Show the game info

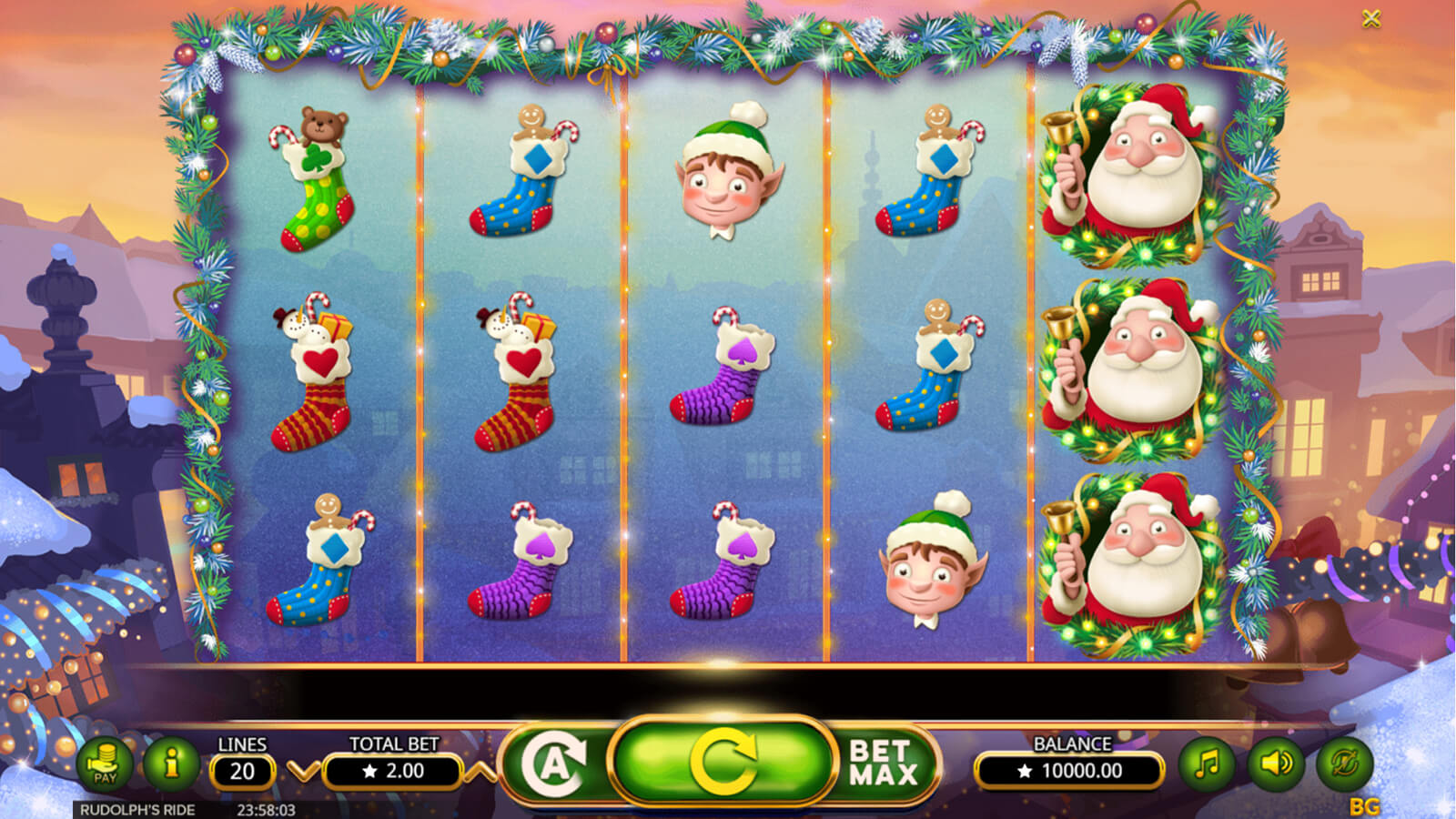171,763
